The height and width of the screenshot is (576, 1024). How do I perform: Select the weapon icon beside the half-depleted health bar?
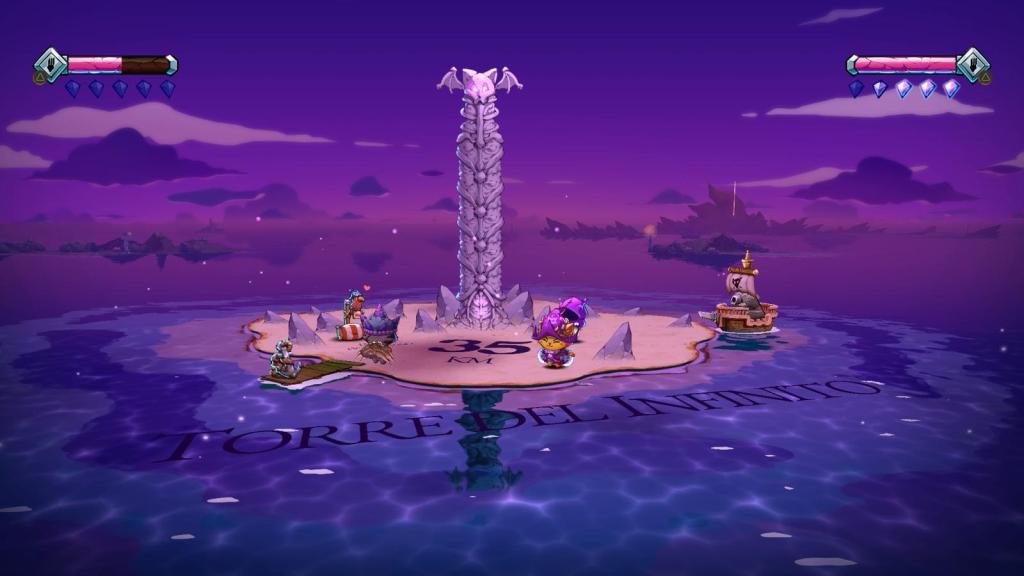pos(51,63)
